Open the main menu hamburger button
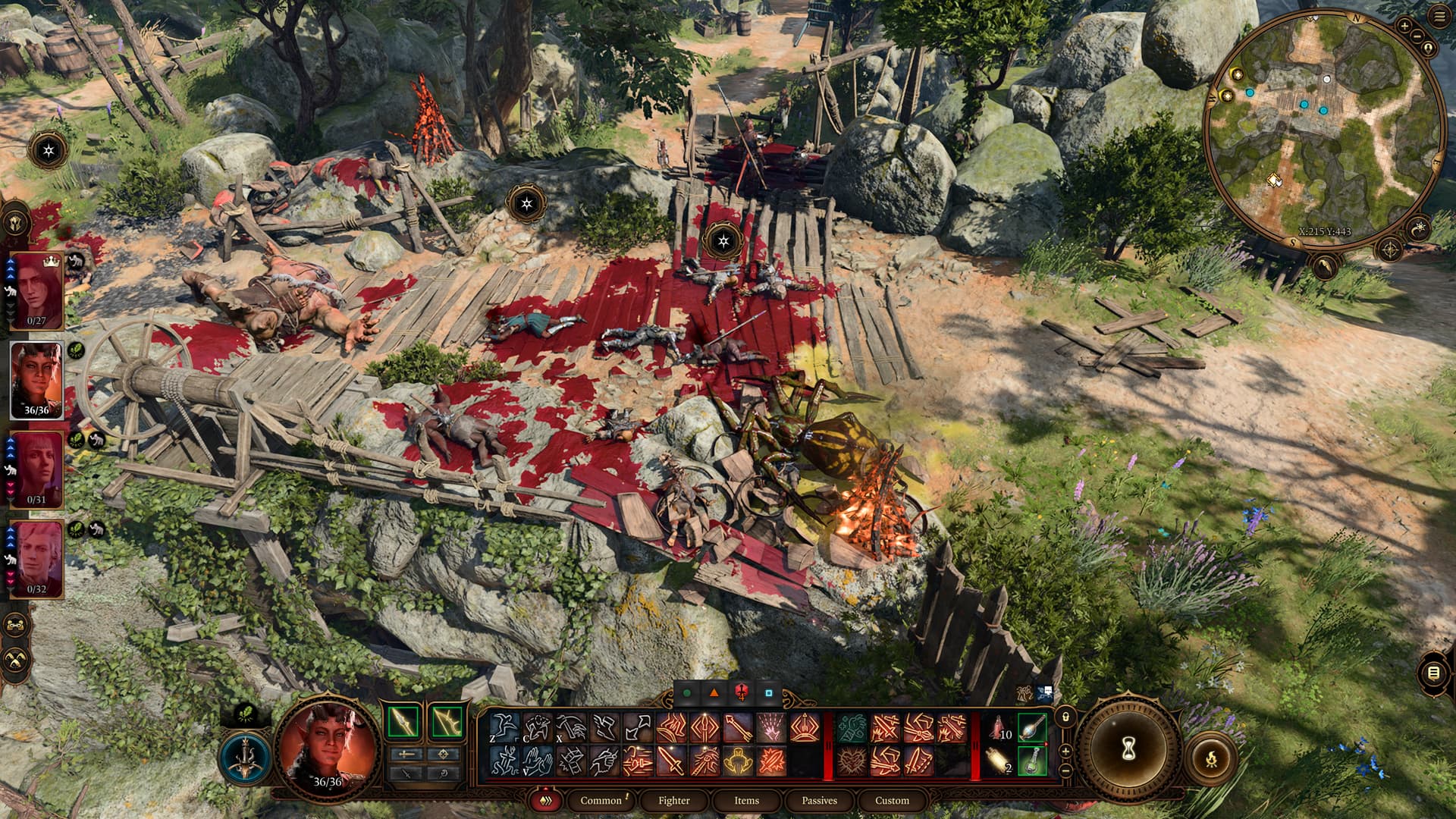This screenshot has width=1456, height=819. [x=1440, y=17]
